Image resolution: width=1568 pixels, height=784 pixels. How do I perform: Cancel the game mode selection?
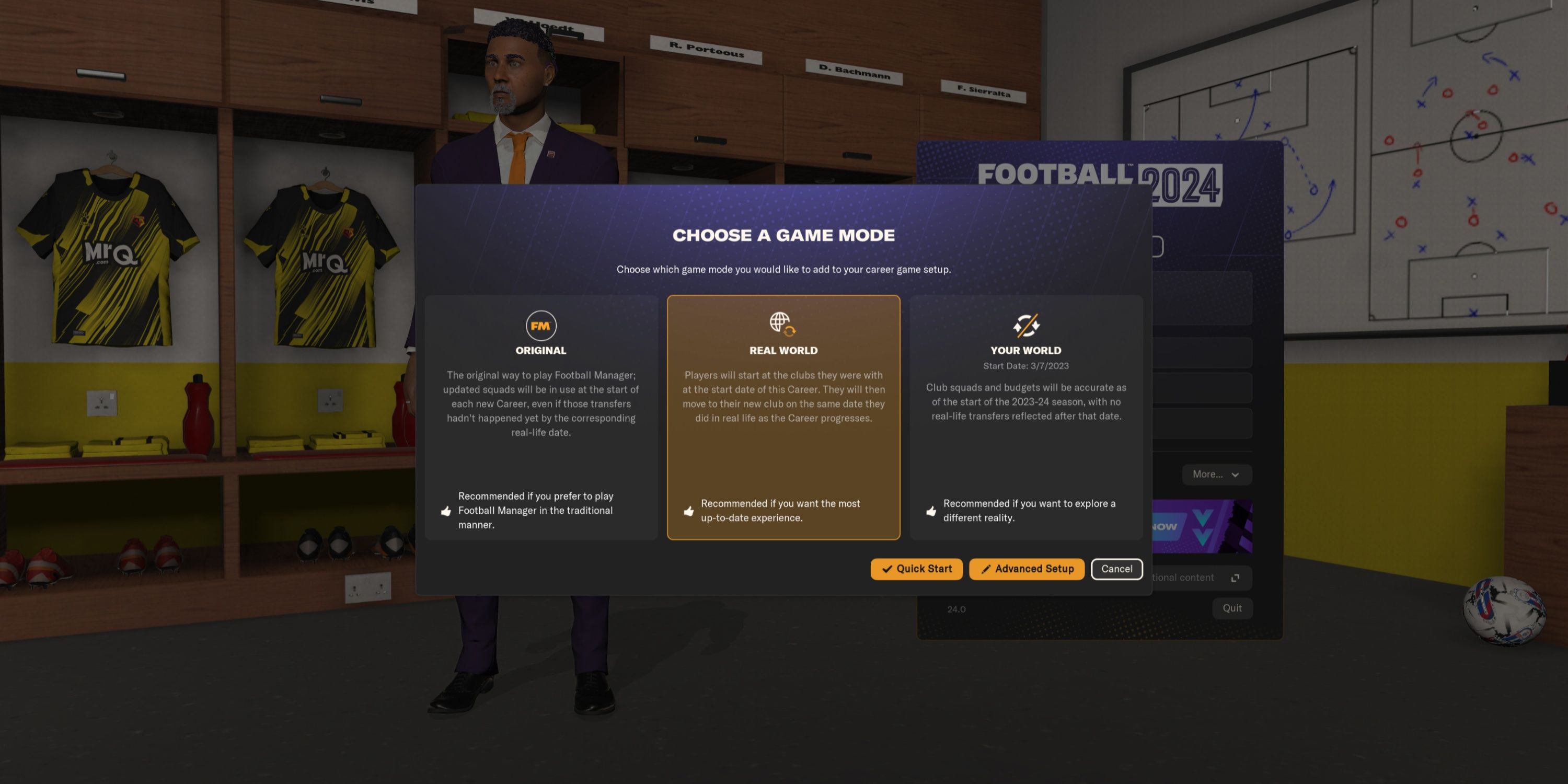[1116, 569]
